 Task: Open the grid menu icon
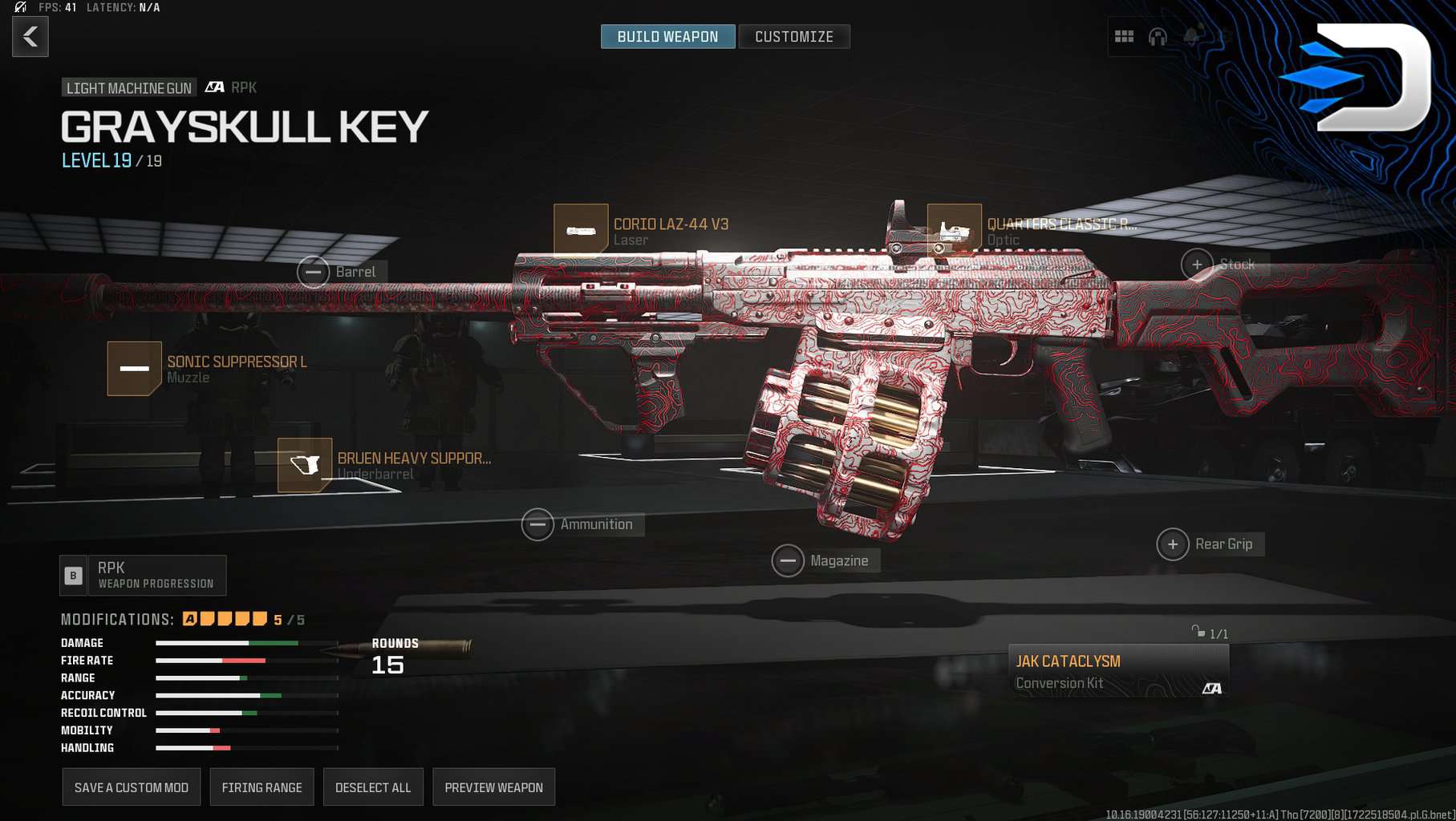(1124, 37)
